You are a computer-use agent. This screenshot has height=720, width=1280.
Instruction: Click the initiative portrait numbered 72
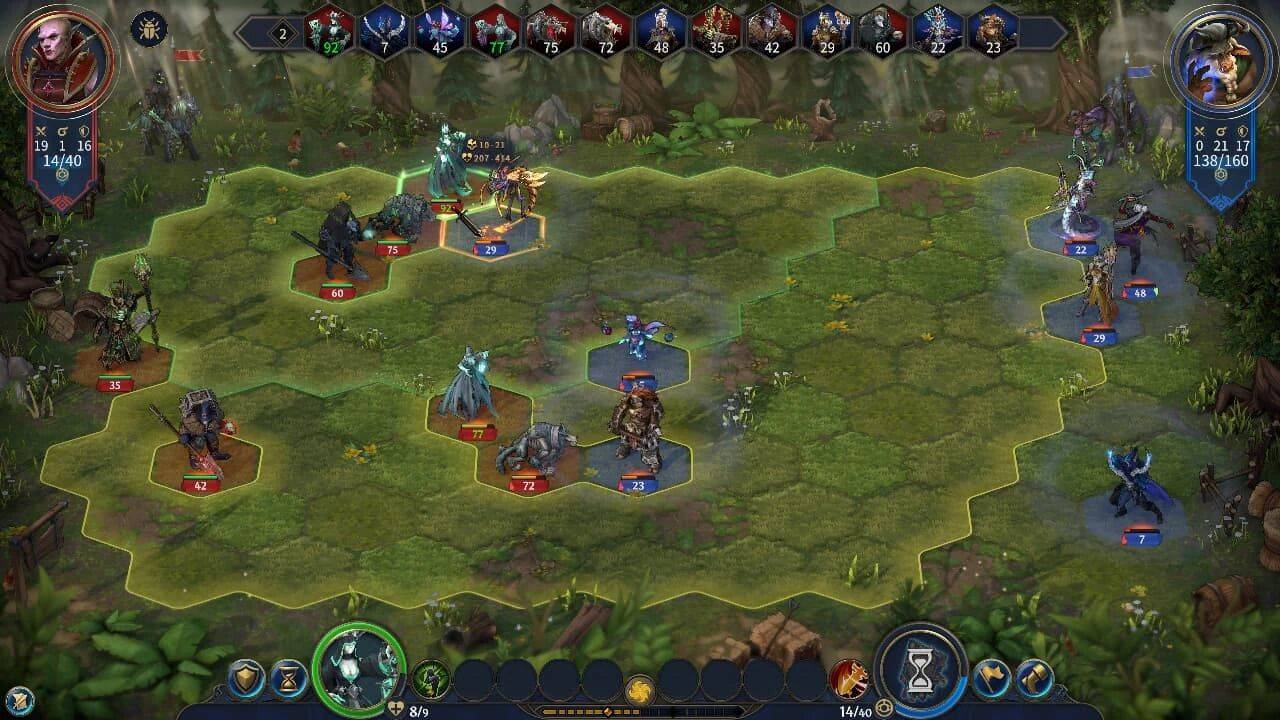(605, 32)
